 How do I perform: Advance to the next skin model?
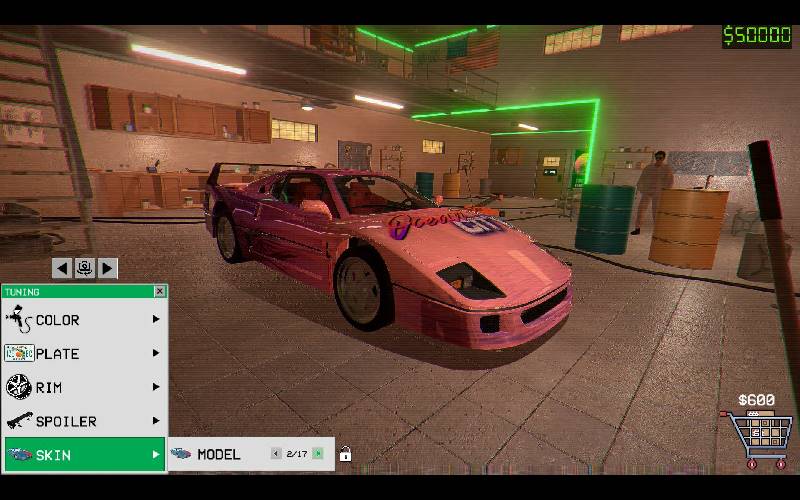pos(318,454)
